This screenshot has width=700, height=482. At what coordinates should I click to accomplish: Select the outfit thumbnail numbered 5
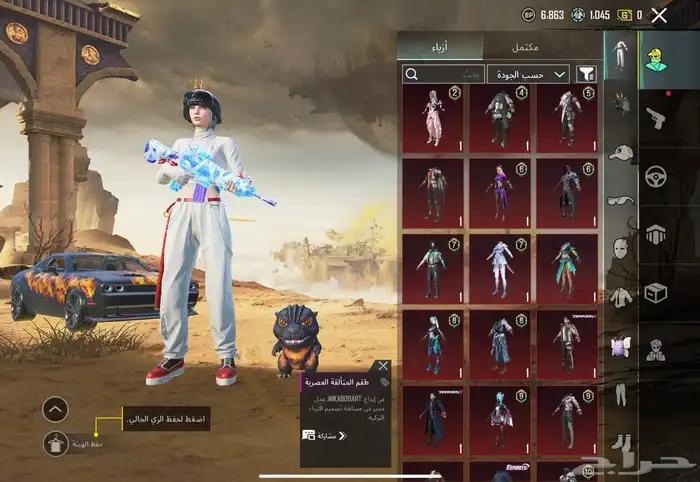click(567, 118)
